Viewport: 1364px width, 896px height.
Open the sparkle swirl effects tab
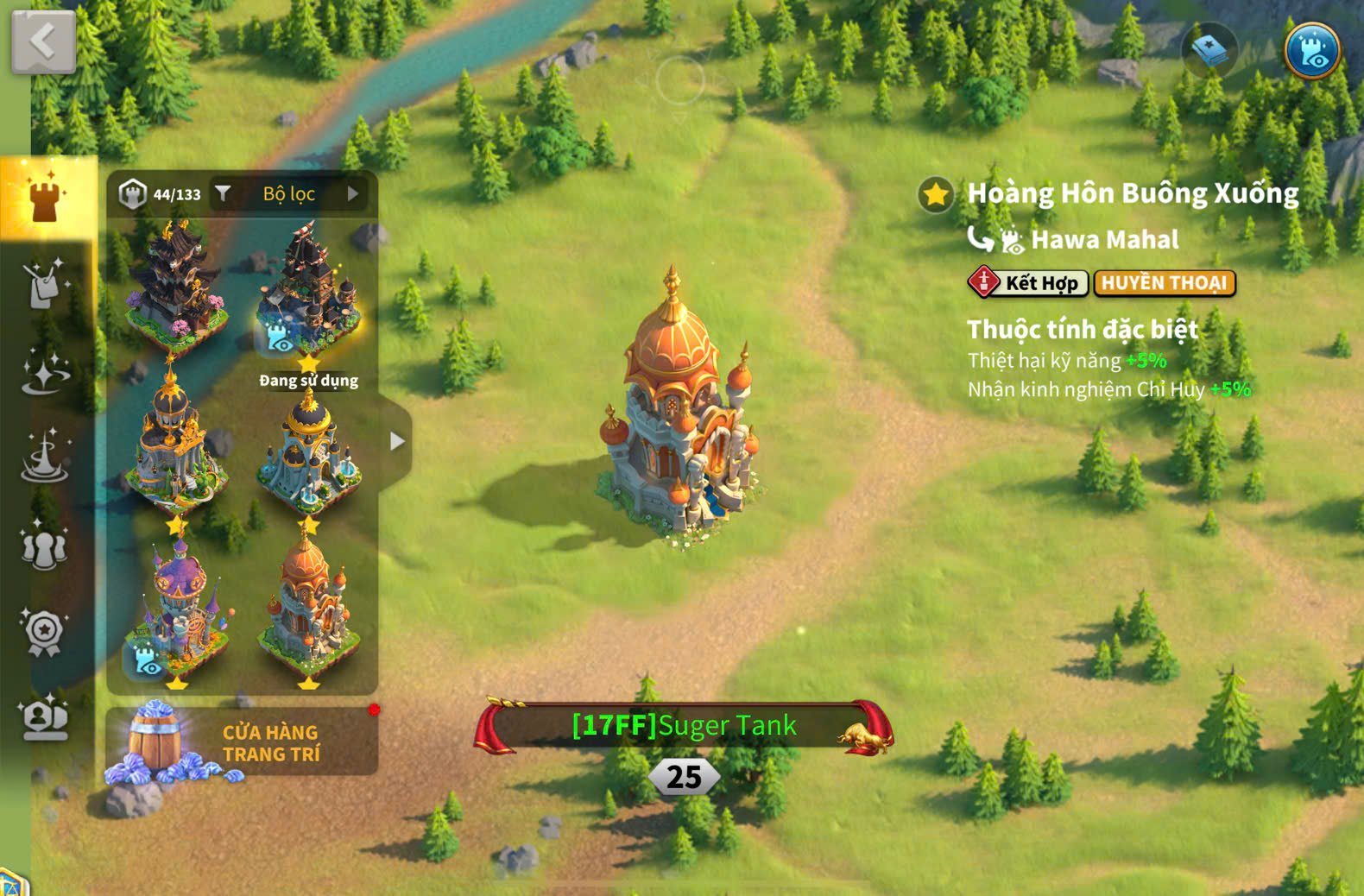(x=45, y=371)
